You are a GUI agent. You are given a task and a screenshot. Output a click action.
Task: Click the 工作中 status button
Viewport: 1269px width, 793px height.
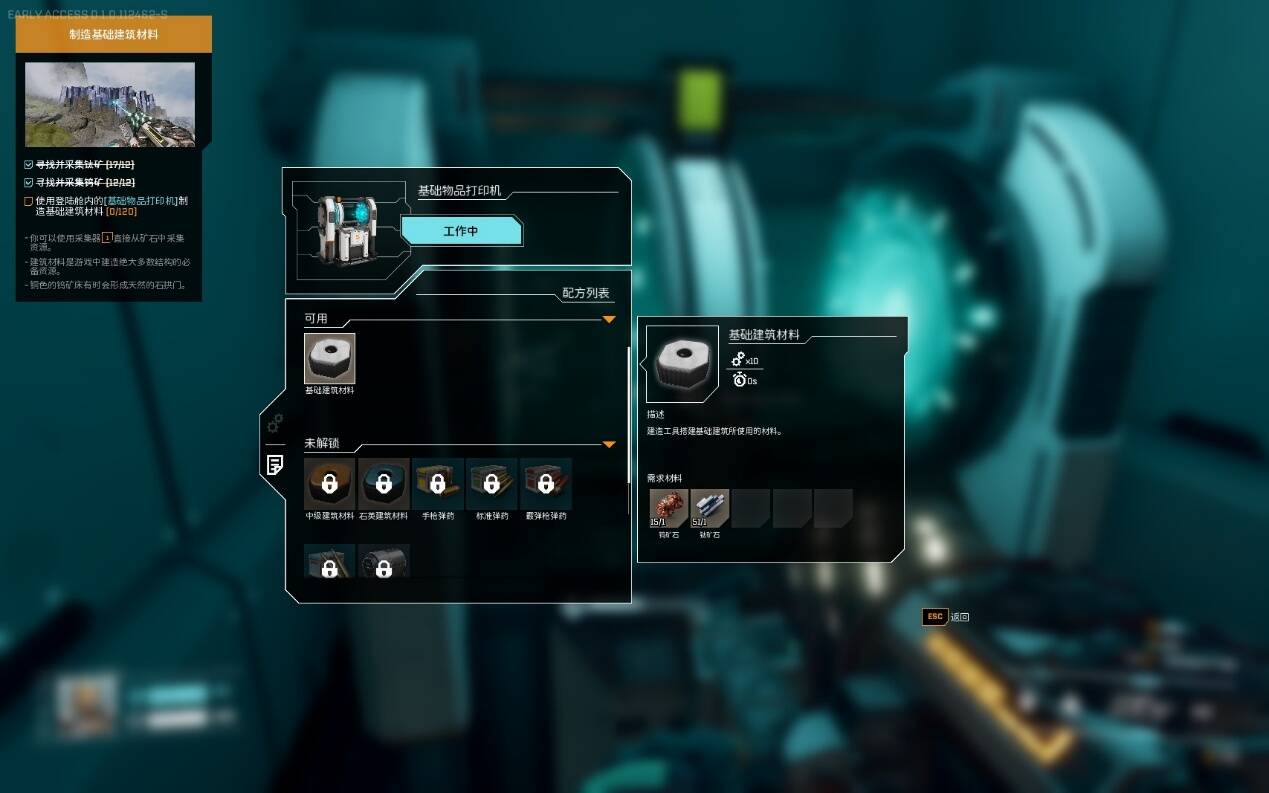pyautogui.click(x=461, y=231)
